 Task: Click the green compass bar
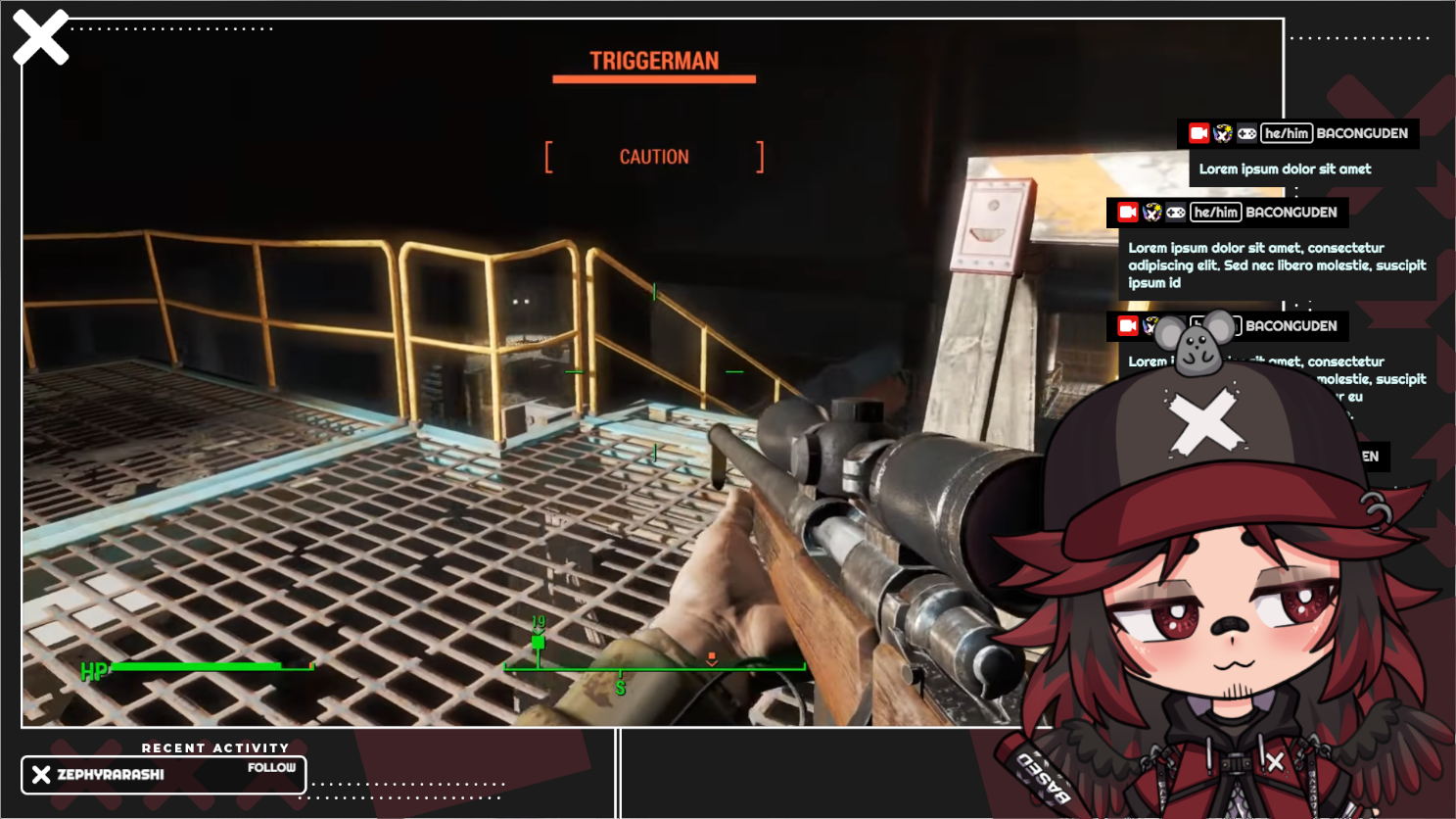click(x=654, y=668)
